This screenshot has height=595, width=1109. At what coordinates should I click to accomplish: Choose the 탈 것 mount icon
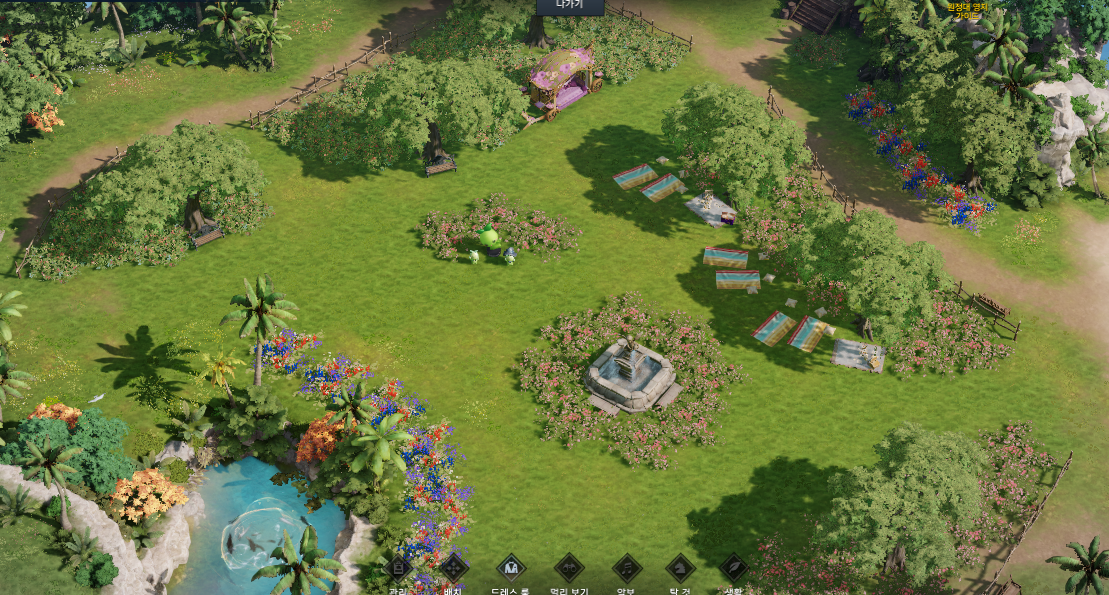pos(680,568)
